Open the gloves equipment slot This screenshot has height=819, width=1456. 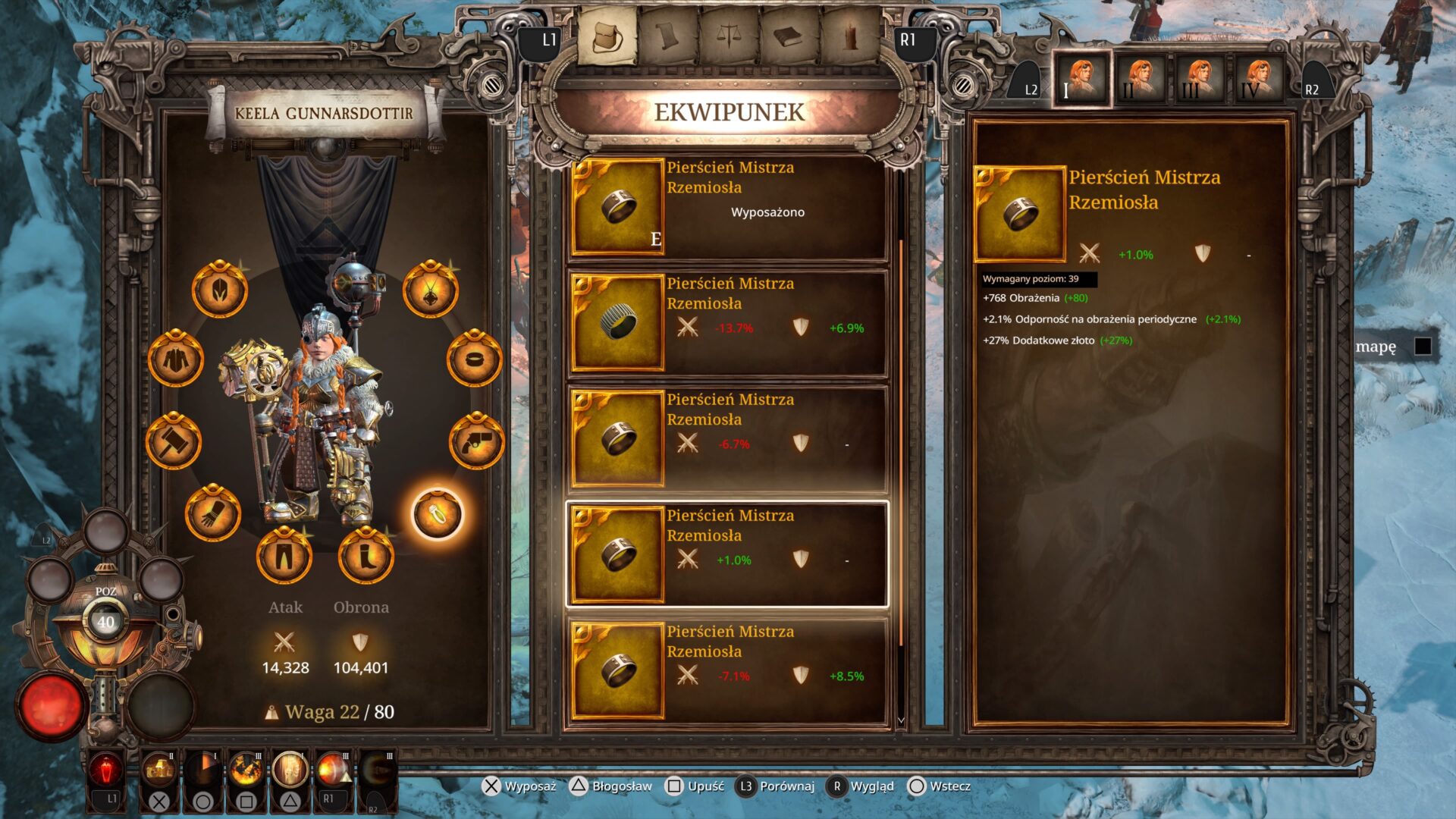tap(213, 514)
